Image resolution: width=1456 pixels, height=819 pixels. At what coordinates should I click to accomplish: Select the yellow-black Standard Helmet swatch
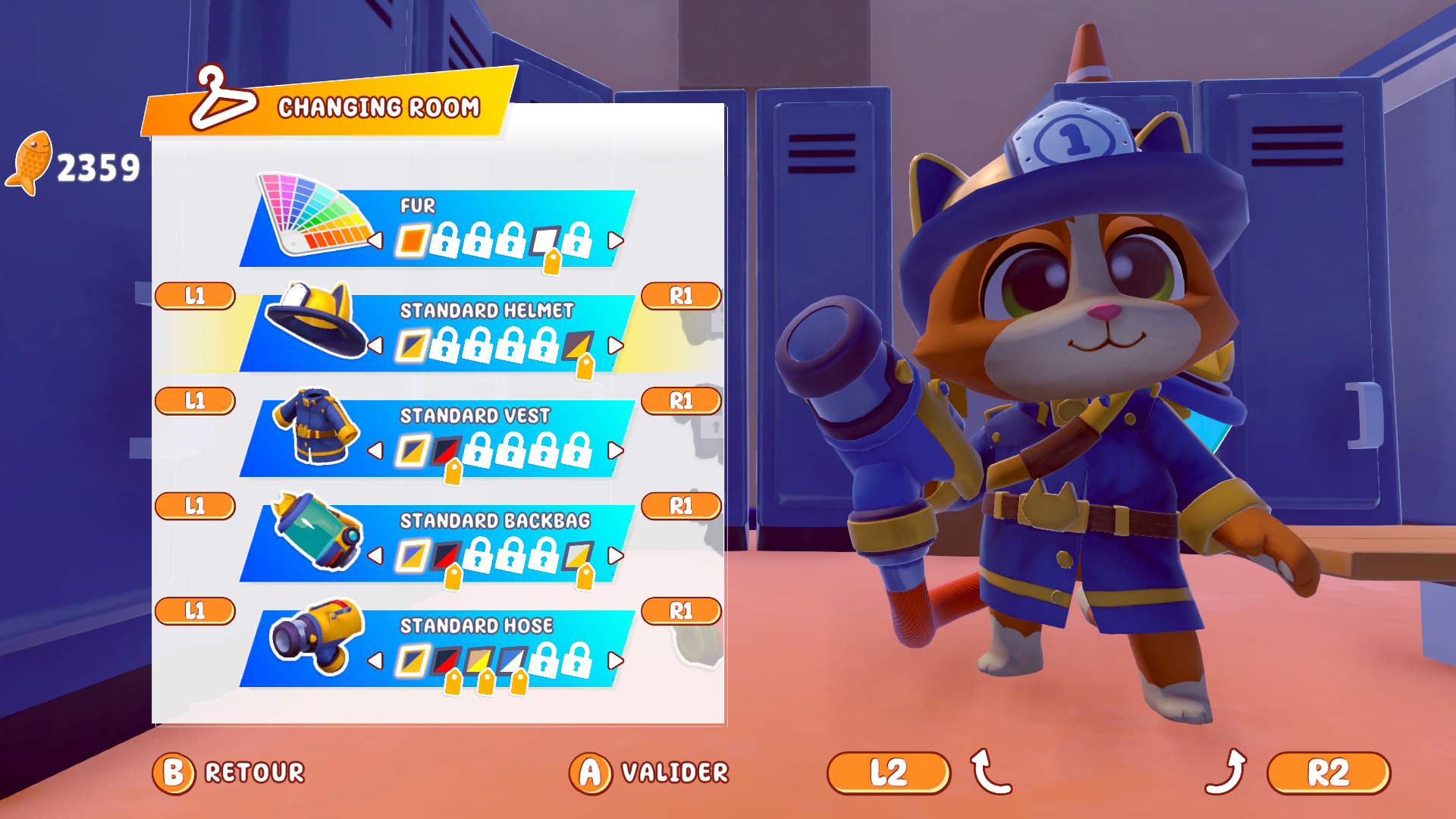pyautogui.click(x=577, y=345)
